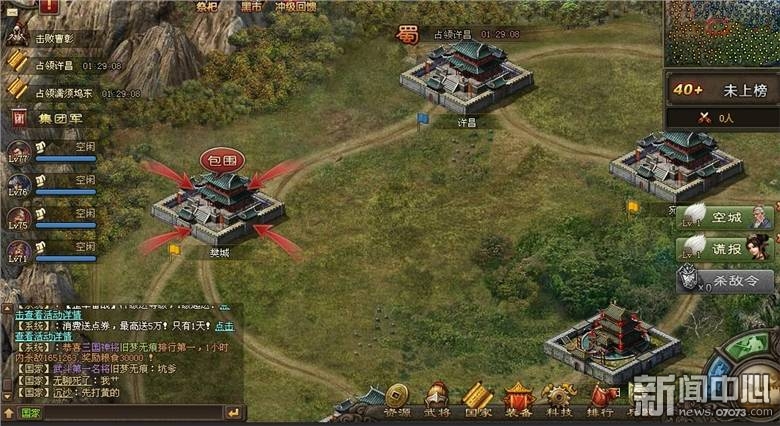Open the 排行 rankings menu
The height and width of the screenshot is (426, 780).
click(x=600, y=399)
